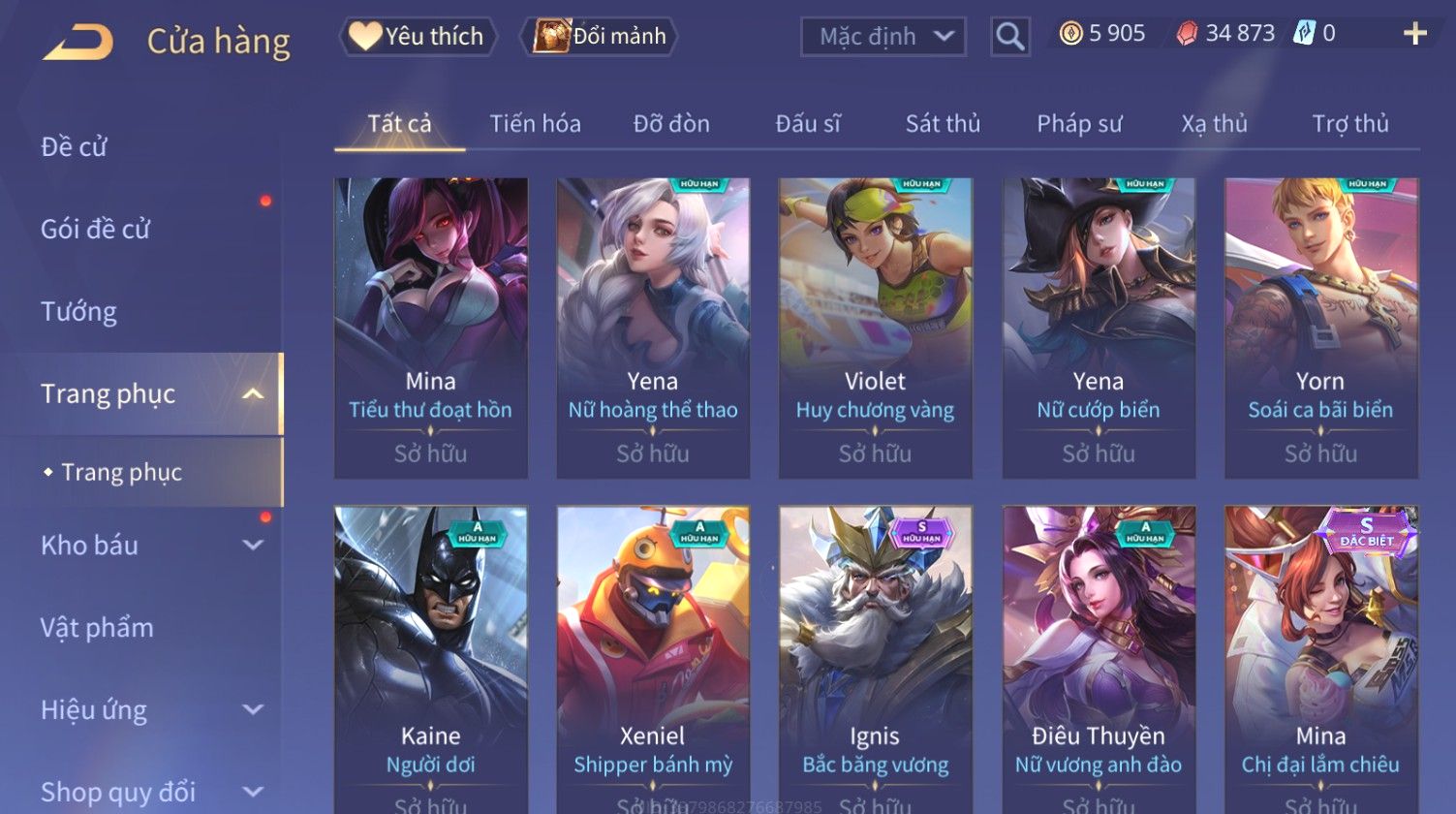Open the Đổi mảnh fragment exchange
The width and height of the screenshot is (1456, 814).
pos(601,37)
